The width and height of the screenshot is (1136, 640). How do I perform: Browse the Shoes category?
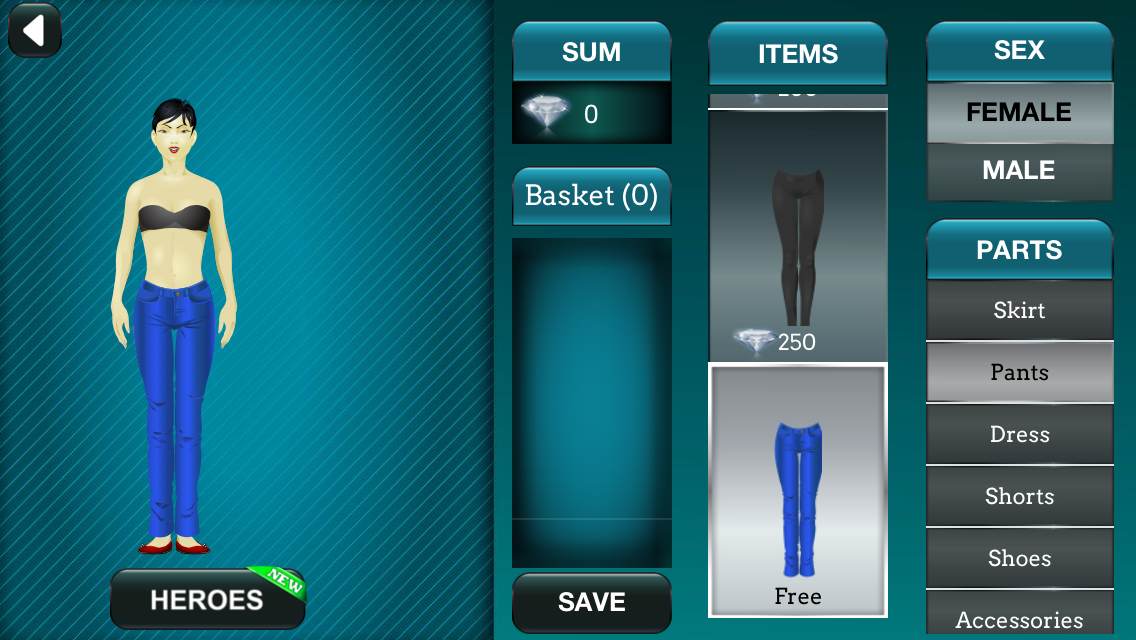pos(1019,558)
